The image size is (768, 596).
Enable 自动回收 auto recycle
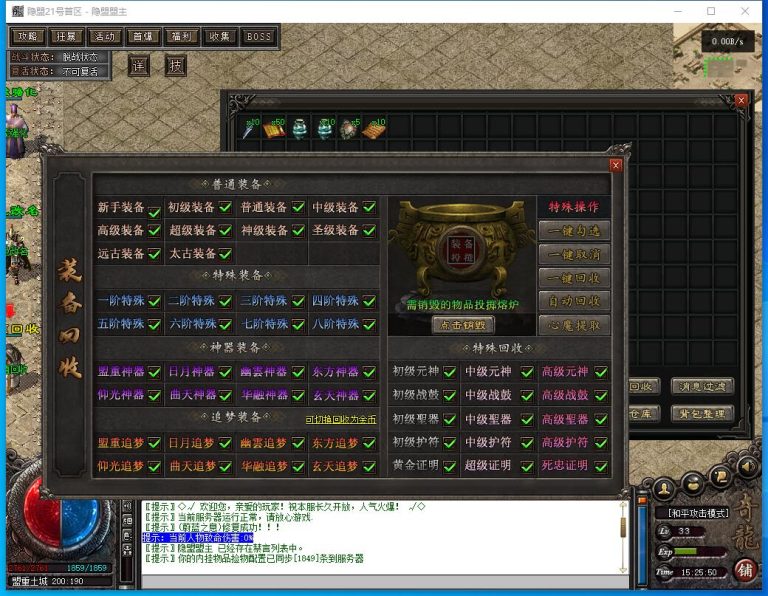tap(574, 301)
